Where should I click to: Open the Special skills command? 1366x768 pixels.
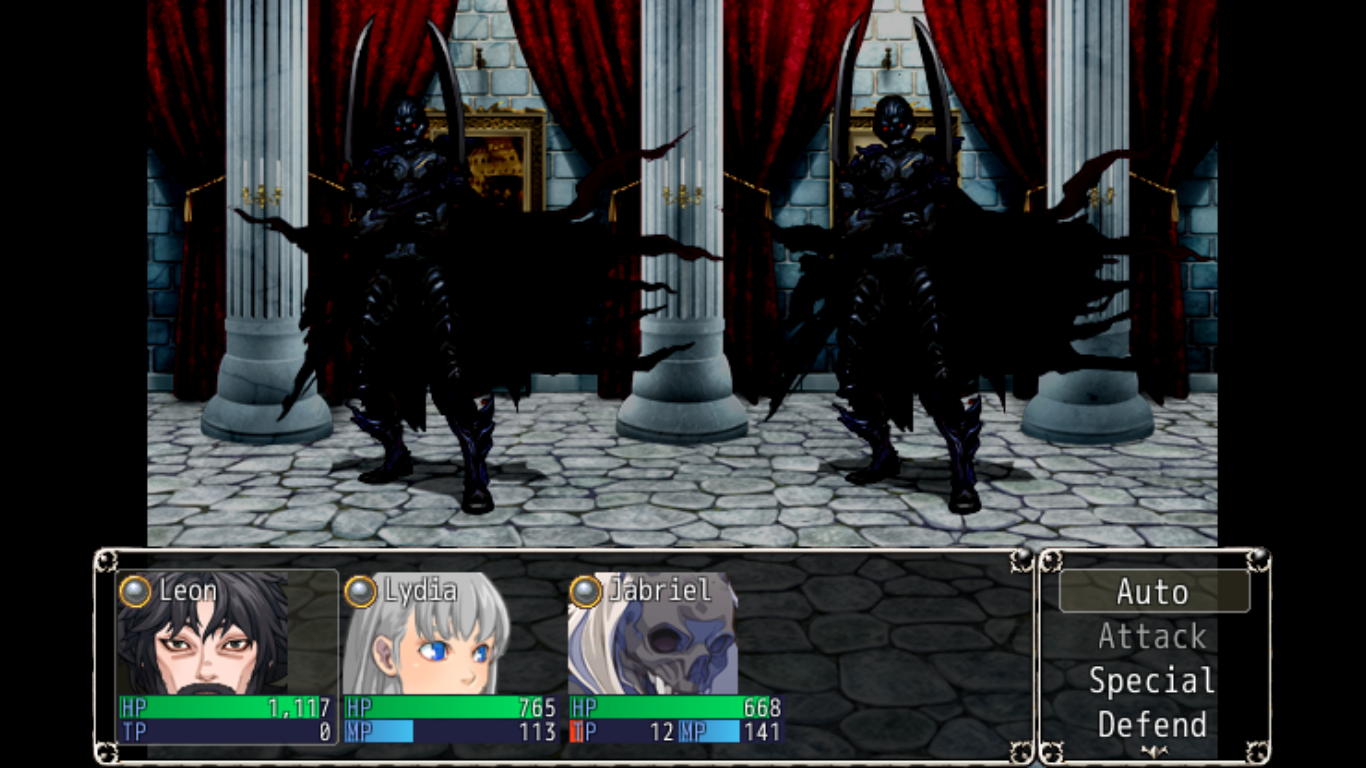coord(1151,681)
